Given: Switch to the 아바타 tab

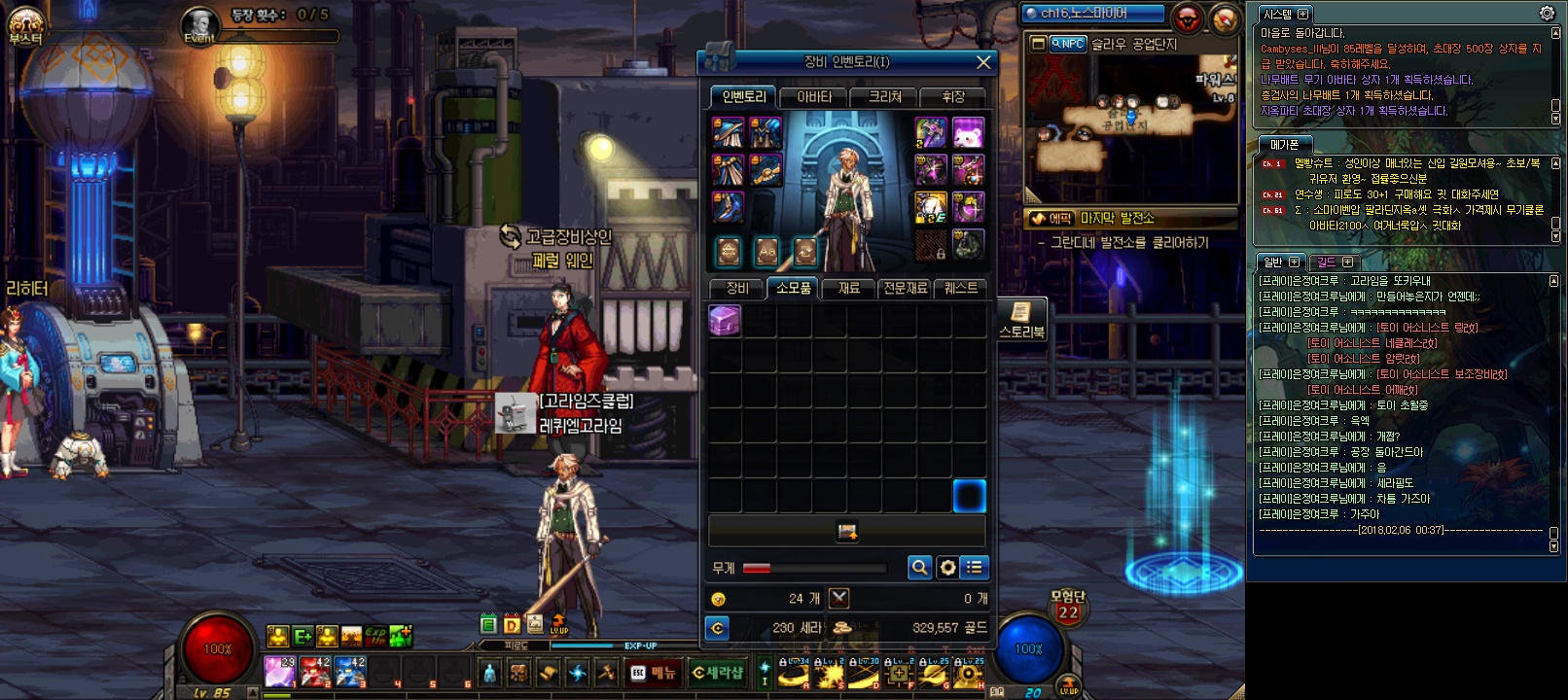Looking at the screenshot, I should tap(814, 97).
